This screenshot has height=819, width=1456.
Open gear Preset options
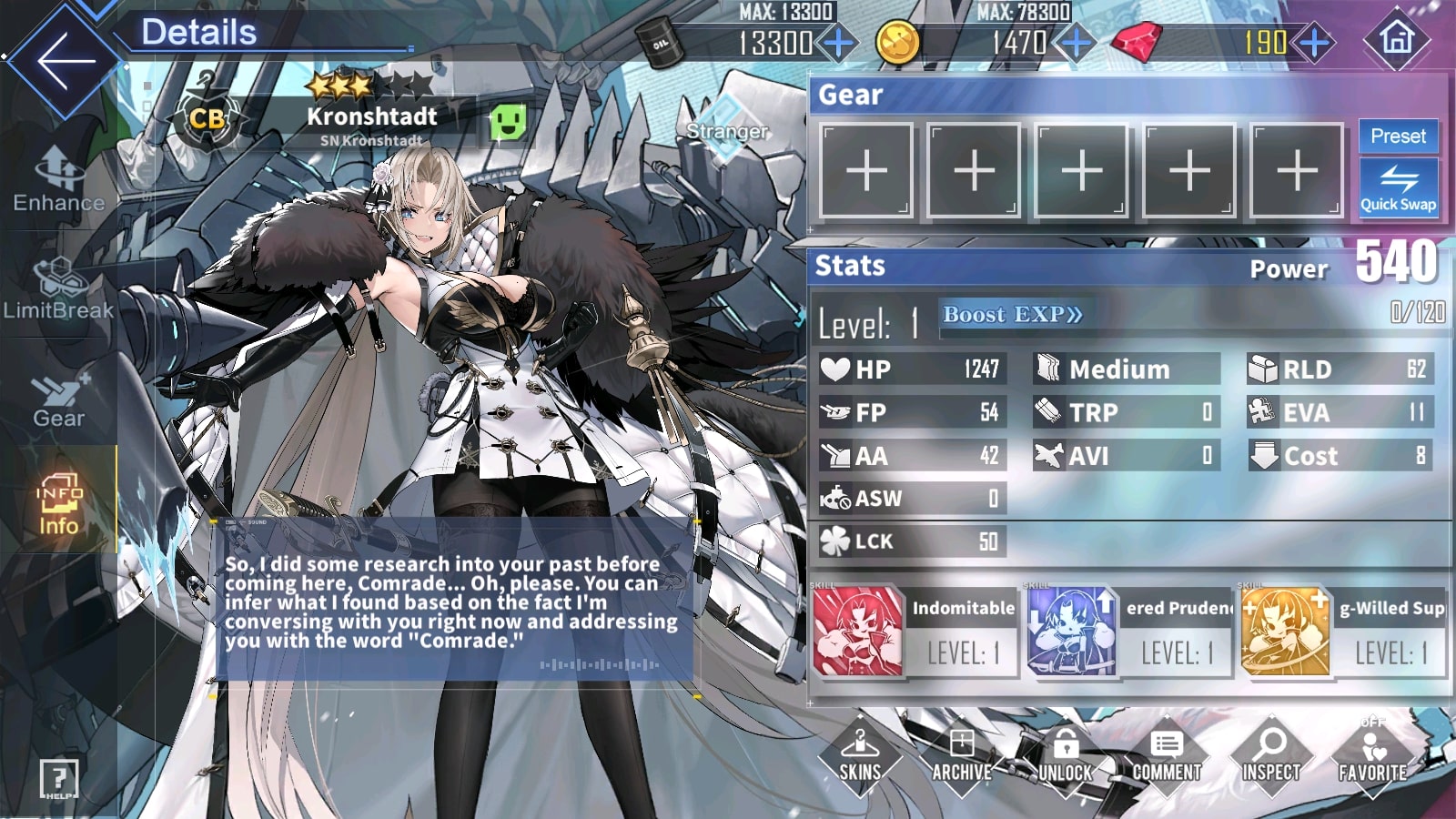pos(1398,136)
